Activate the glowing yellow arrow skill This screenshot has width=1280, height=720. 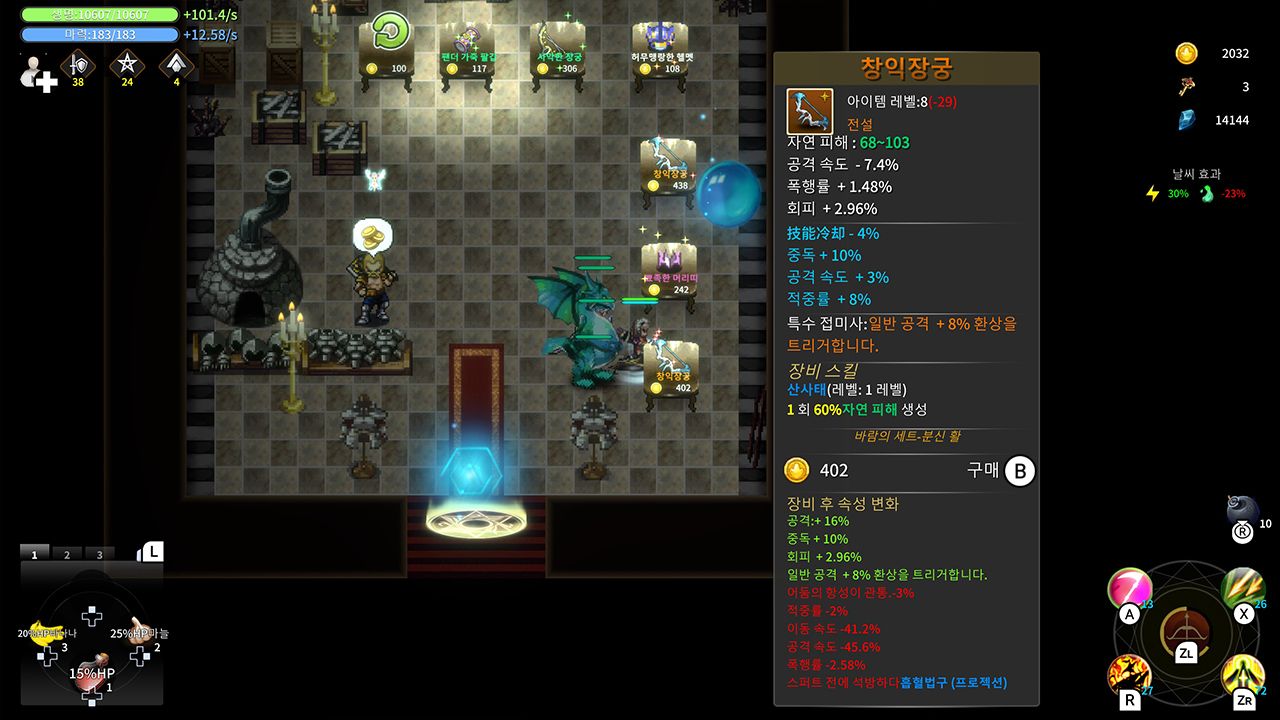1242,675
